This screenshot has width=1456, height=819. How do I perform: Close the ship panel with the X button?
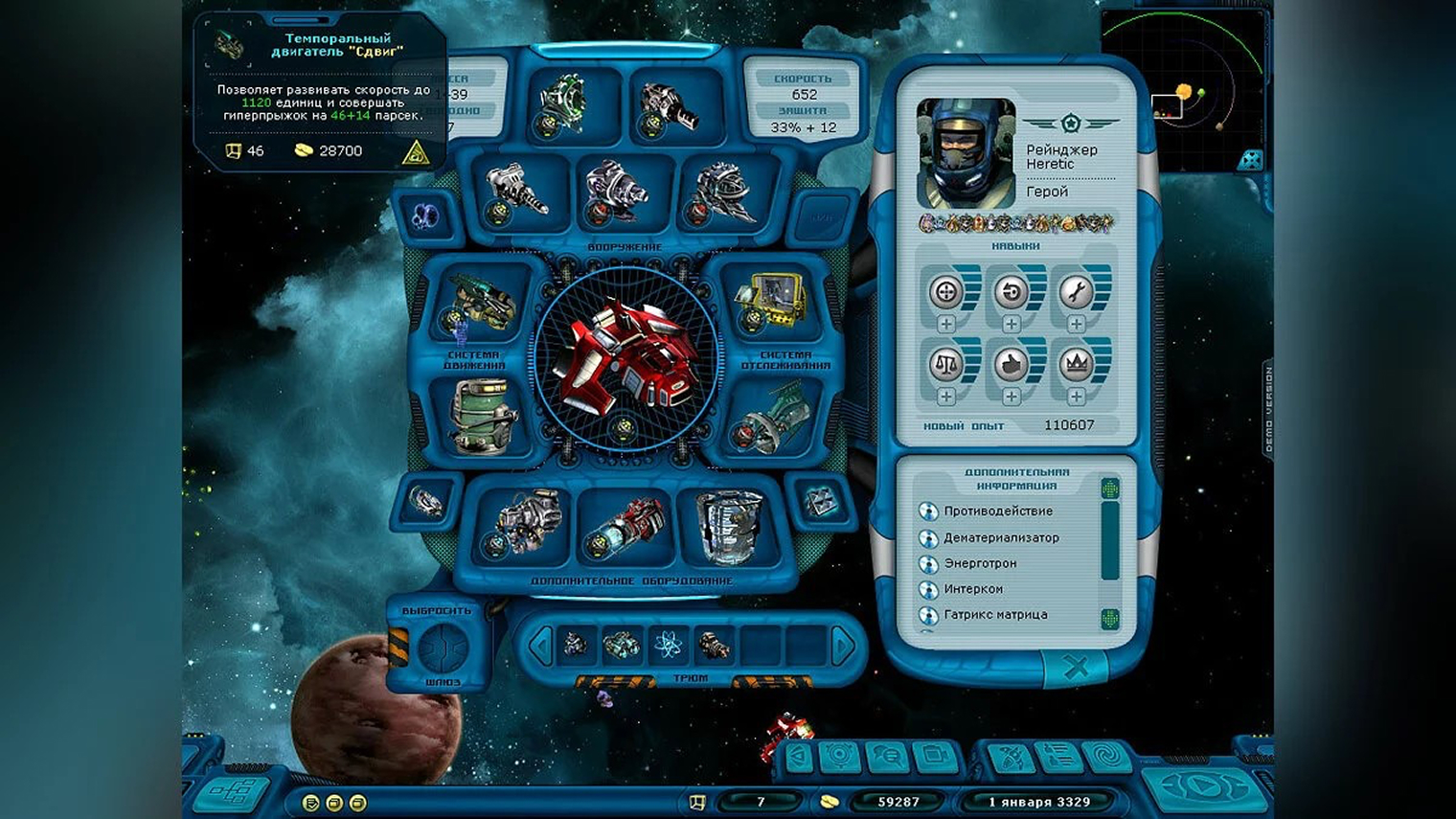(1075, 668)
